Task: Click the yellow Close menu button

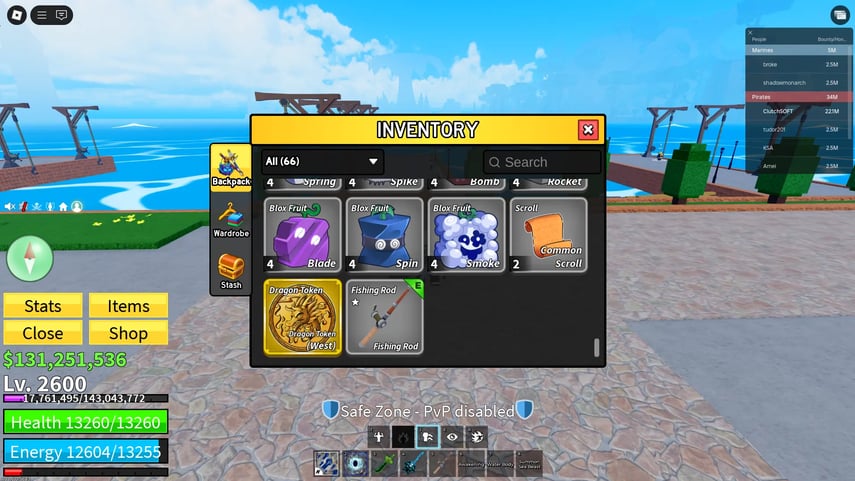Action: pos(42,333)
